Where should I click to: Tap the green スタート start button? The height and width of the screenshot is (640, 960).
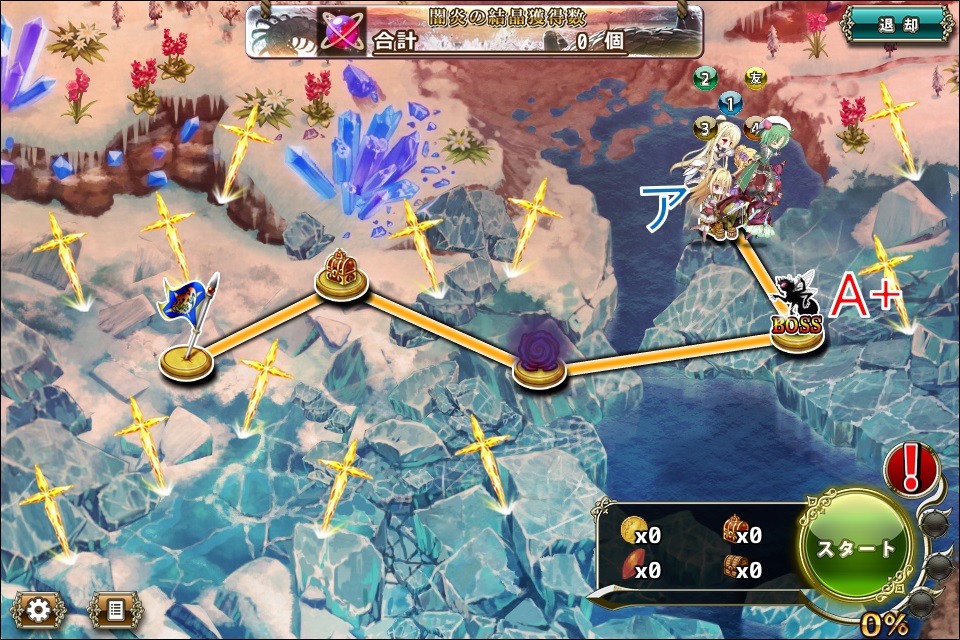click(857, 548)
